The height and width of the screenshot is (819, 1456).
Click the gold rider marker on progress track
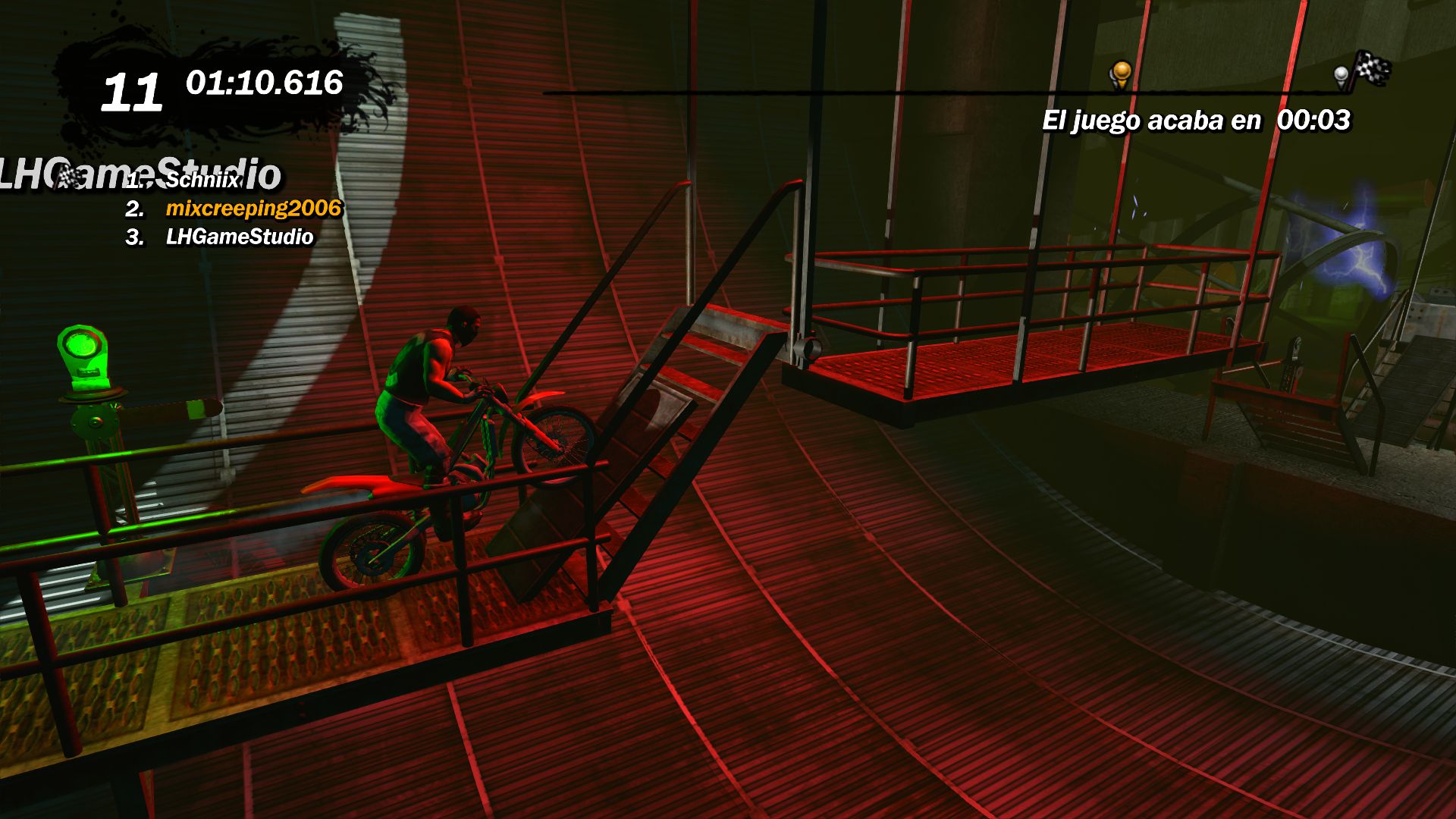point(1121,74)
